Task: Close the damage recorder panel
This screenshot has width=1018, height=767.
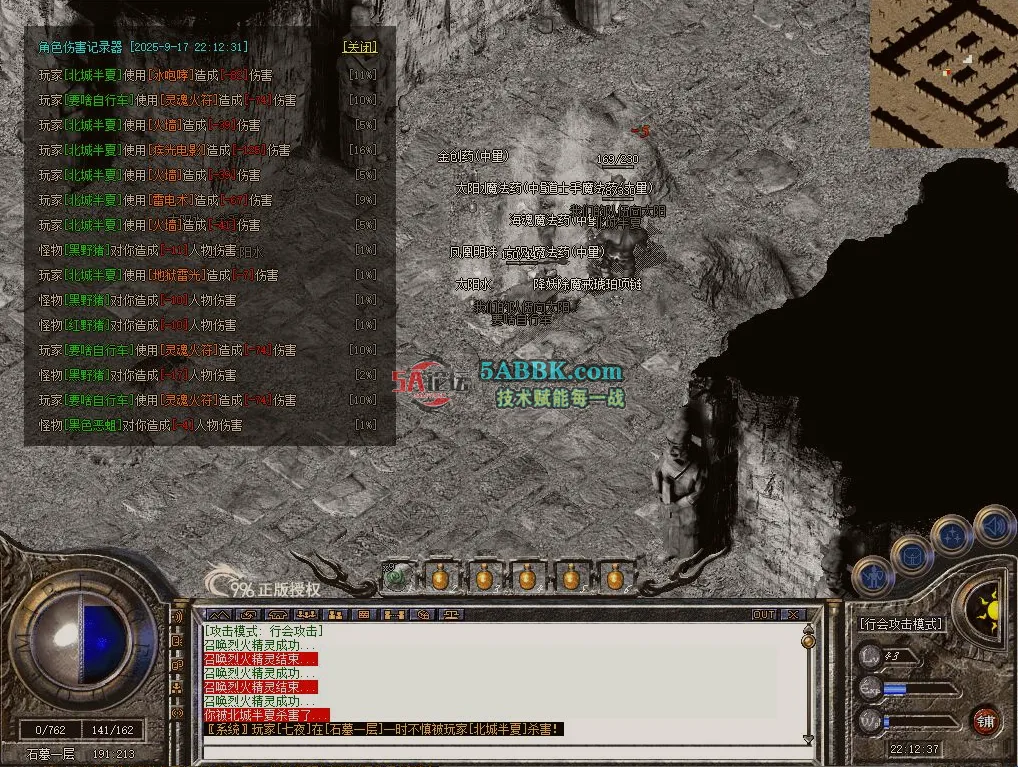Action: coord(360,47)
